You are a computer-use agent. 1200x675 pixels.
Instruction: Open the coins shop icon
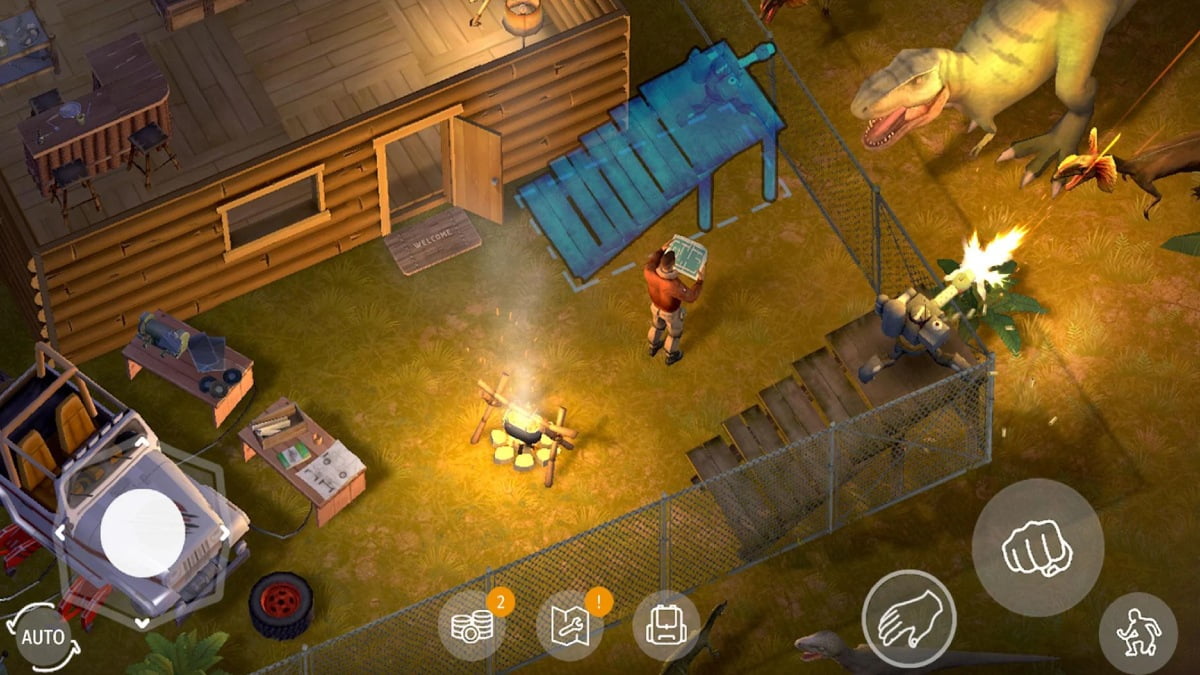click(x=471, y=626)
